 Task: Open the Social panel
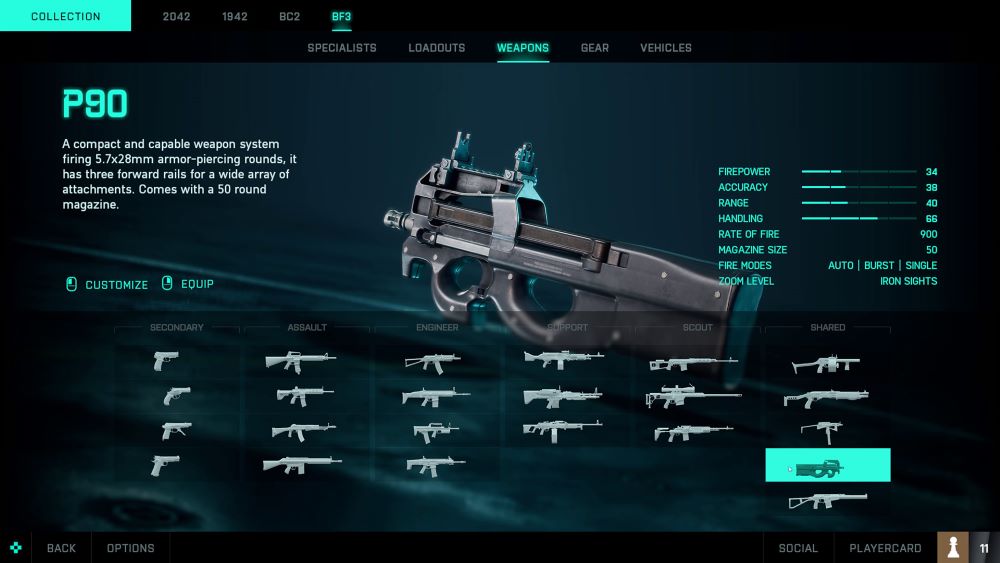tap(798, 548)
